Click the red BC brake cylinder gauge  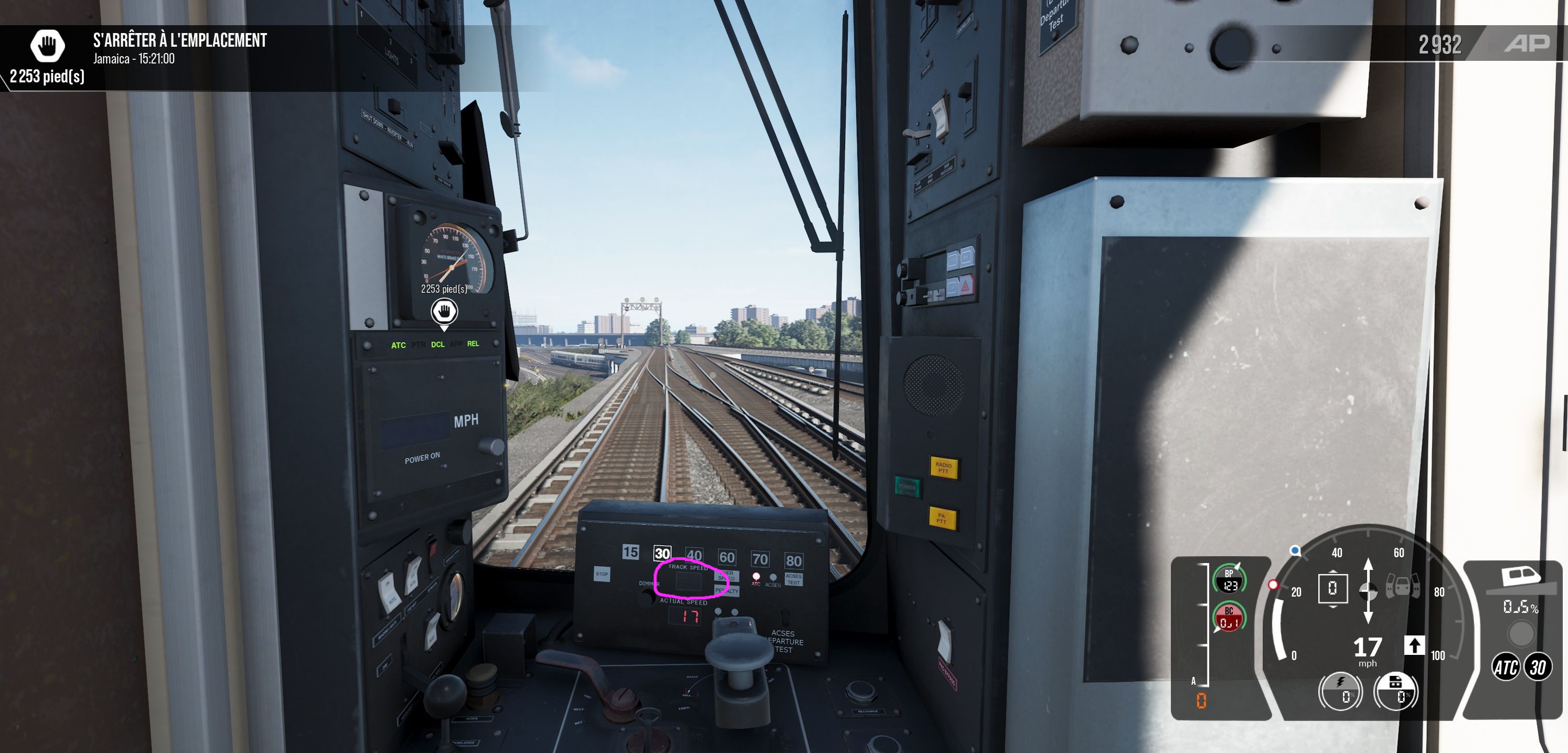(x=1229, y=617)
